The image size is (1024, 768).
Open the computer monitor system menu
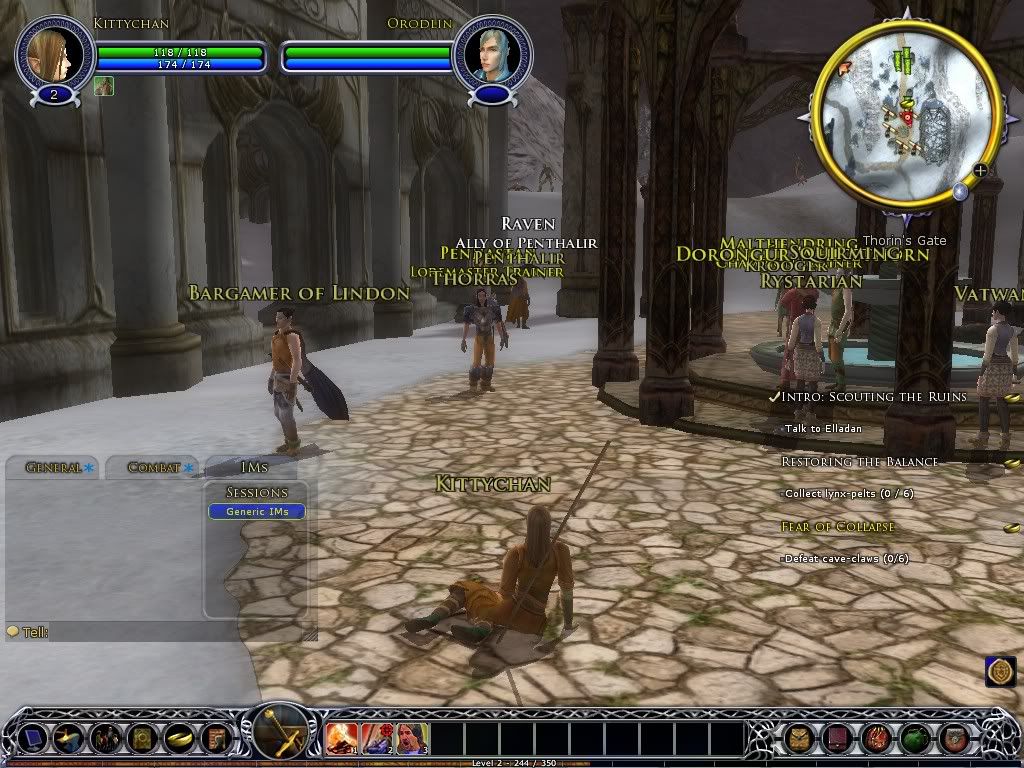click(x=33, y=739)
